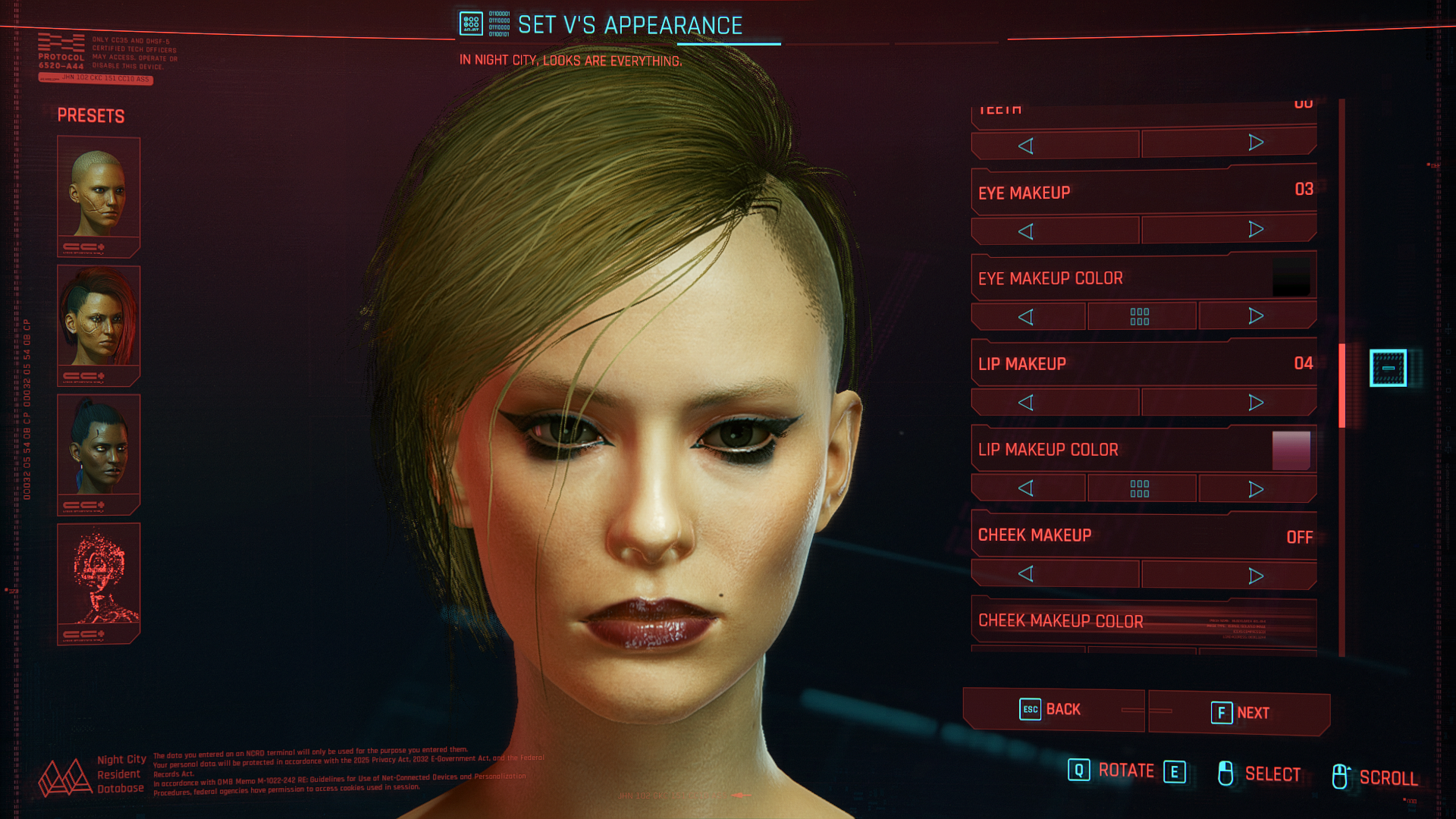Change Lip Makeup to previous style
Image resolution: width=1456 pixels, height=819 pixels.
click(1026, 403)
